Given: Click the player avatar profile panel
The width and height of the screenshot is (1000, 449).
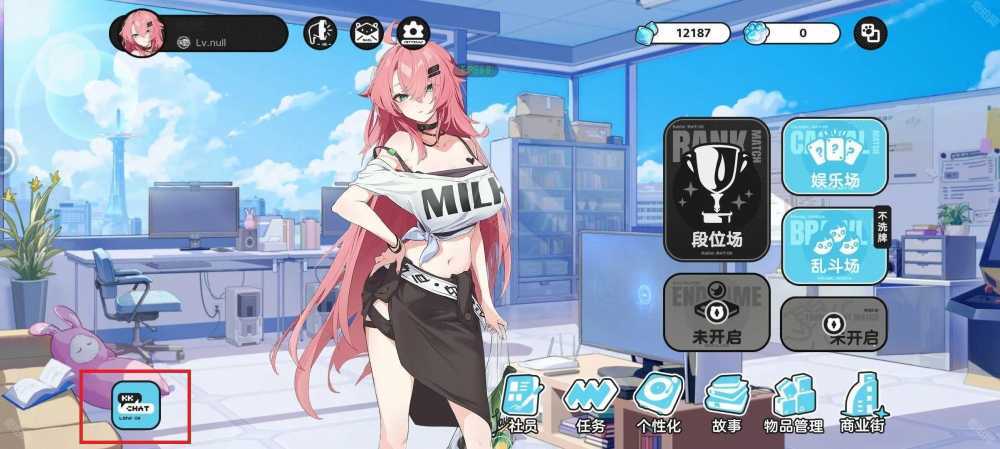Looking at the screenshot, I should 198,34.
